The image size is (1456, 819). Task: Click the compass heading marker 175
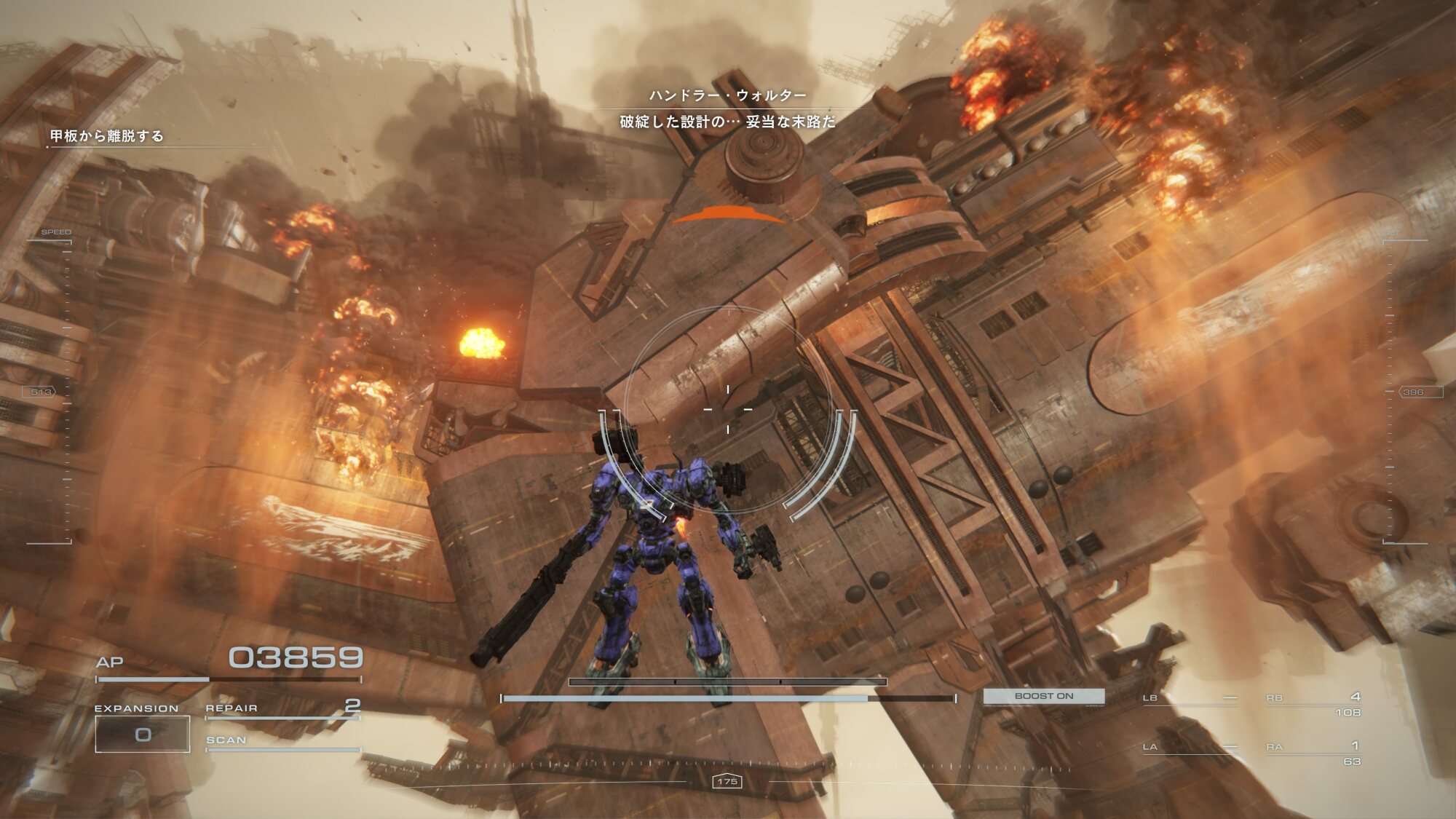[x=727, y=781]
